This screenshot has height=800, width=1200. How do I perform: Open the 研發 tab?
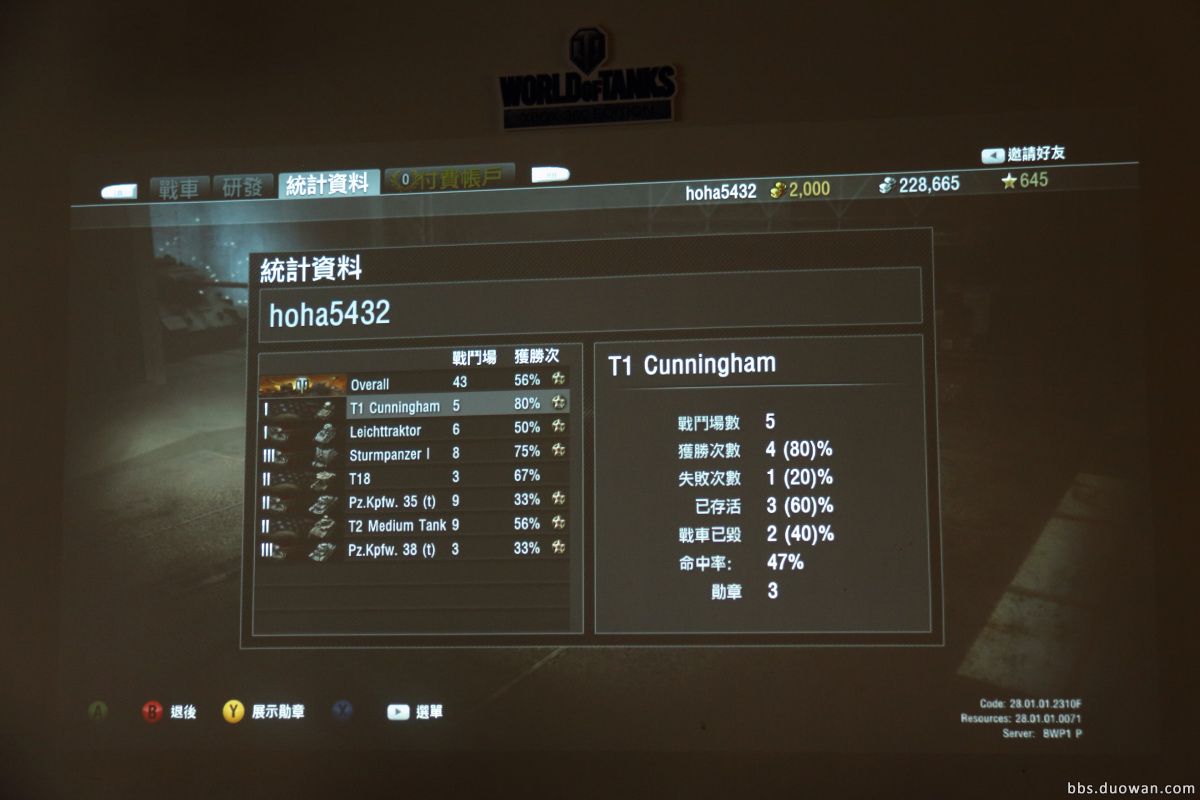pos(243,187)
